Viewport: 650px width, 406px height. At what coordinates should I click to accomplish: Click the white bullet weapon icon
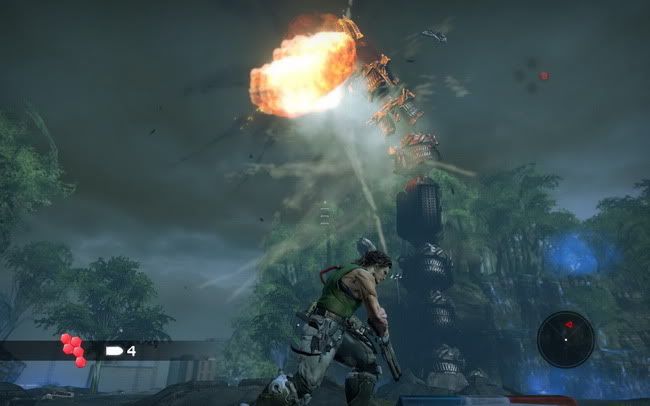pos(113,351)
